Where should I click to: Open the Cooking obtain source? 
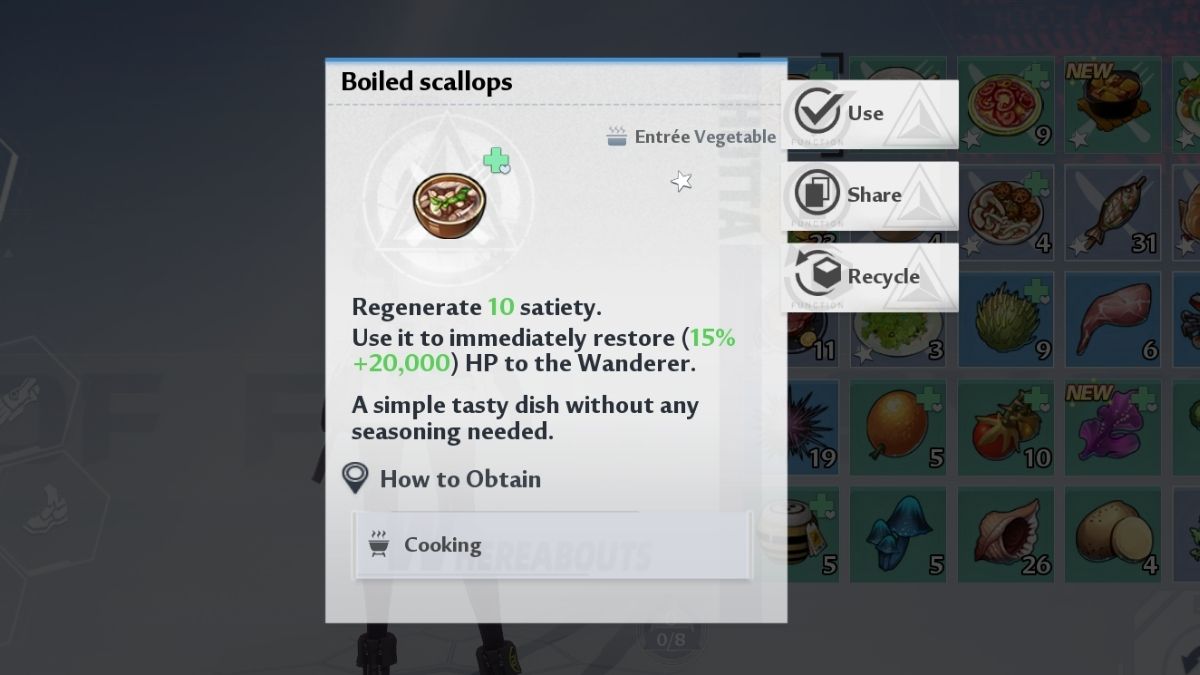coord(551,545)
